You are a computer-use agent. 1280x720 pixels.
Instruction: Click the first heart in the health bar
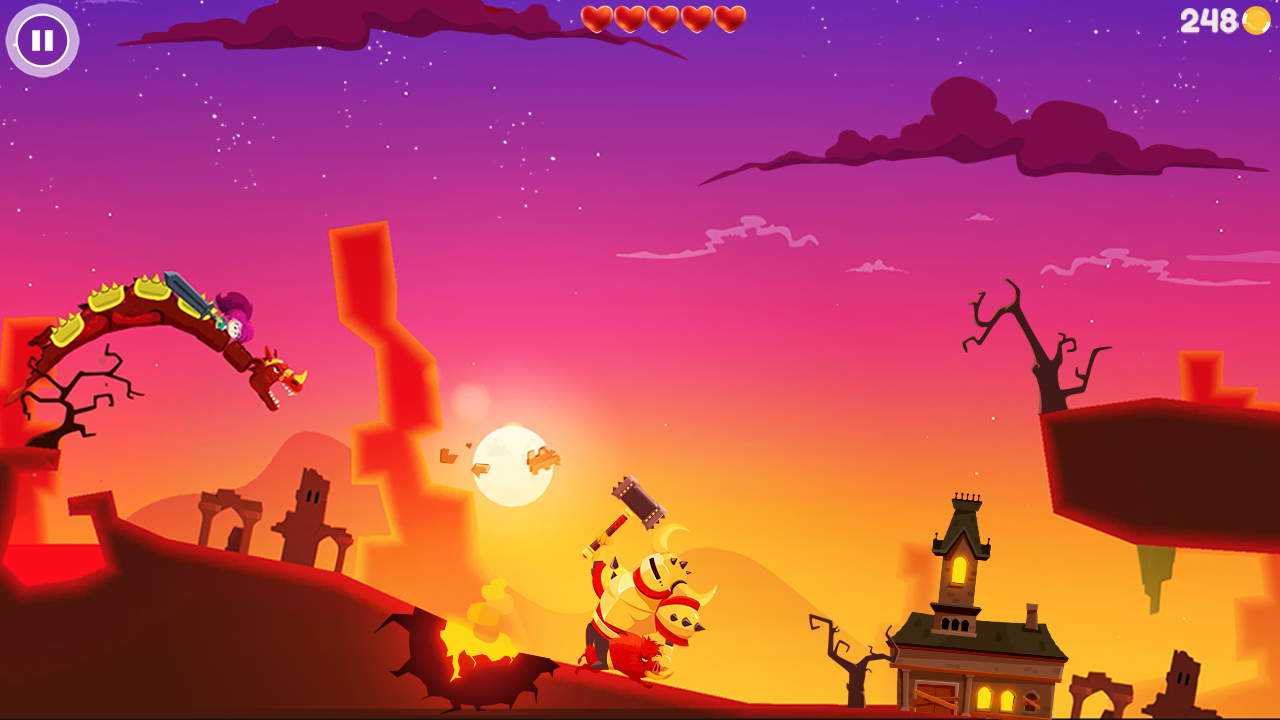(599, 18)
